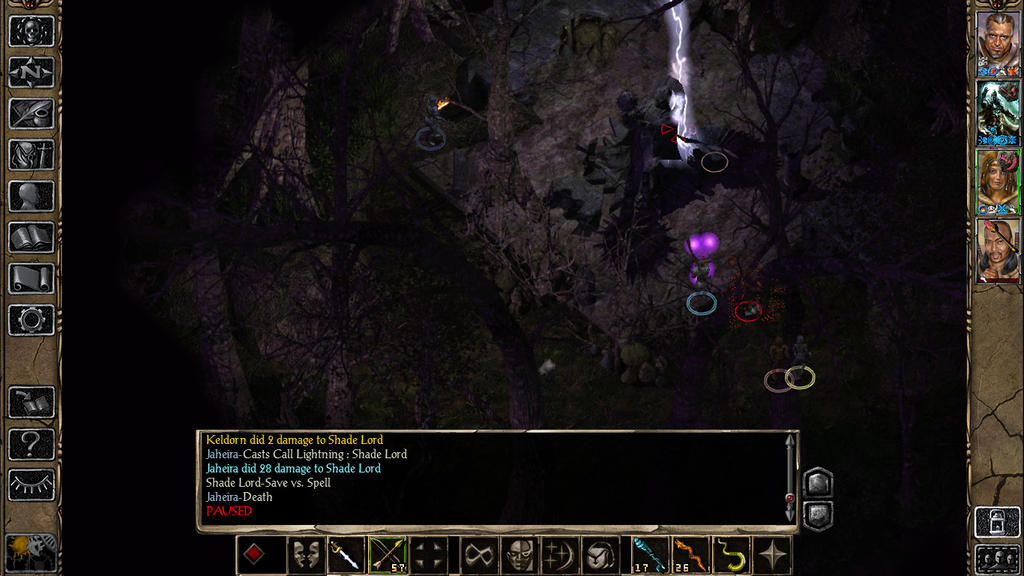Open the journal quill button
The image size is (1024, 576).
point(31,113)
